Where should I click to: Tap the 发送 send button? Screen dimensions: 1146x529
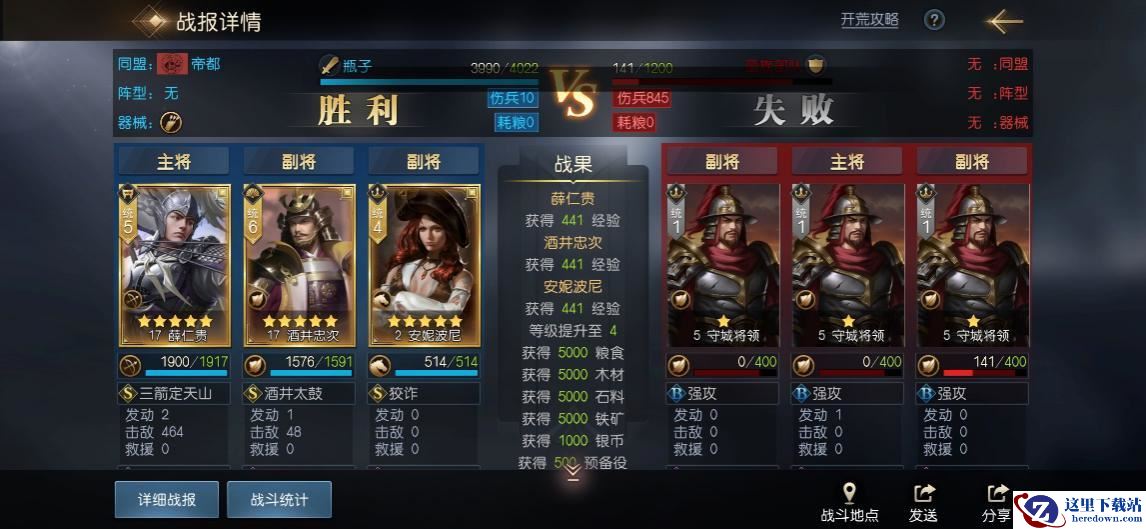tap(923, 502)
